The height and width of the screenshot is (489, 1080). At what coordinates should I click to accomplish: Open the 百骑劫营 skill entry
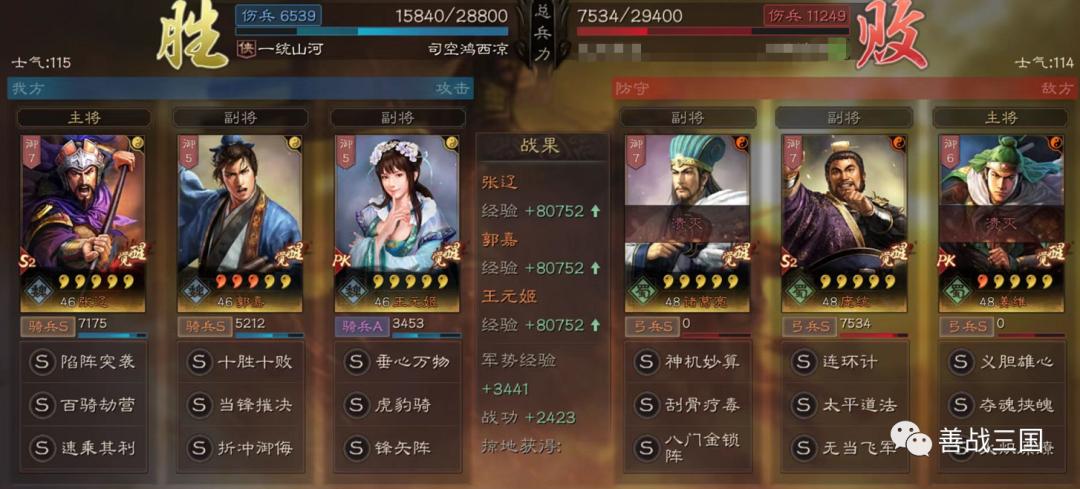click(x=84, y=404)
